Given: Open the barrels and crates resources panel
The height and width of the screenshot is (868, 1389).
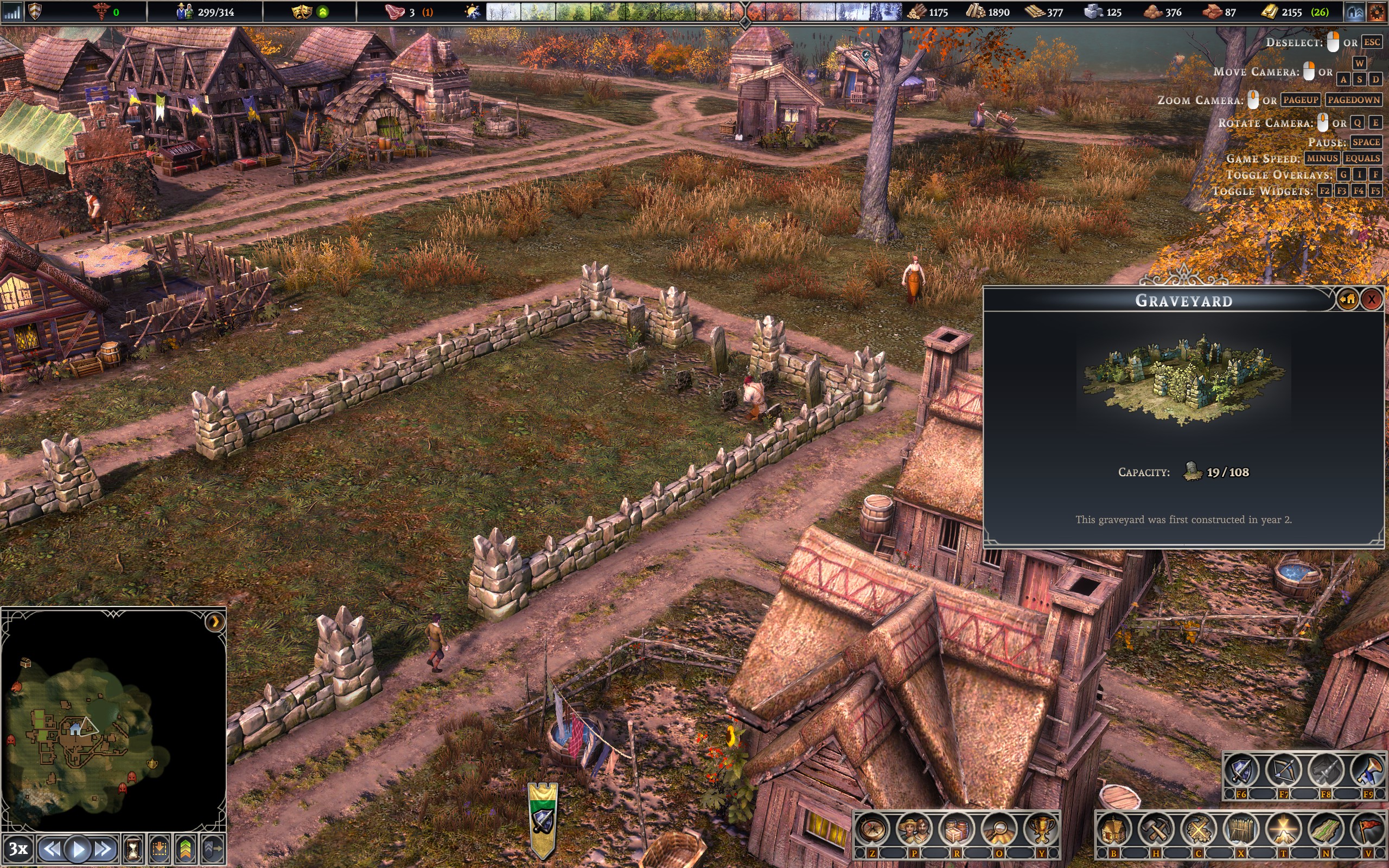Looking at the screenshot, I should 957,829.
